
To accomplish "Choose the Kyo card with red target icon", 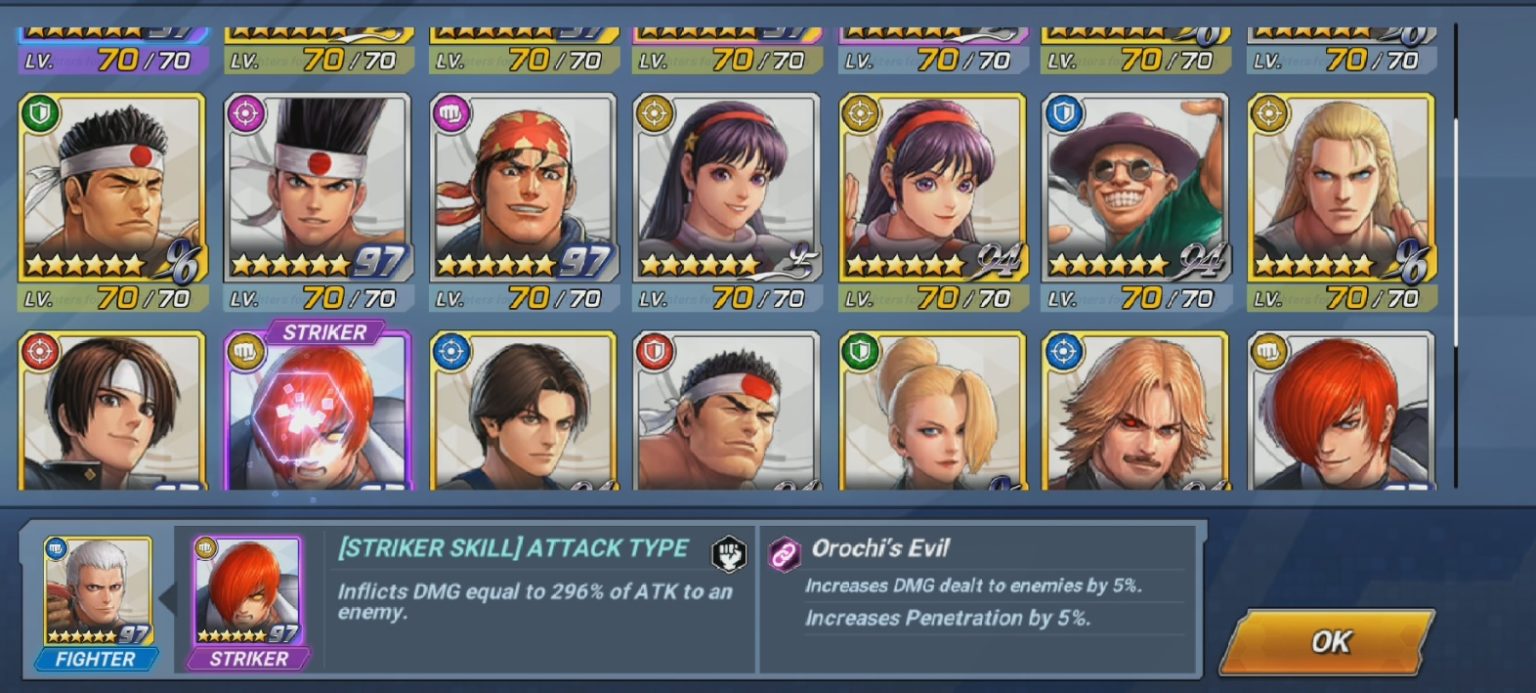I will (x=112, y=412).
